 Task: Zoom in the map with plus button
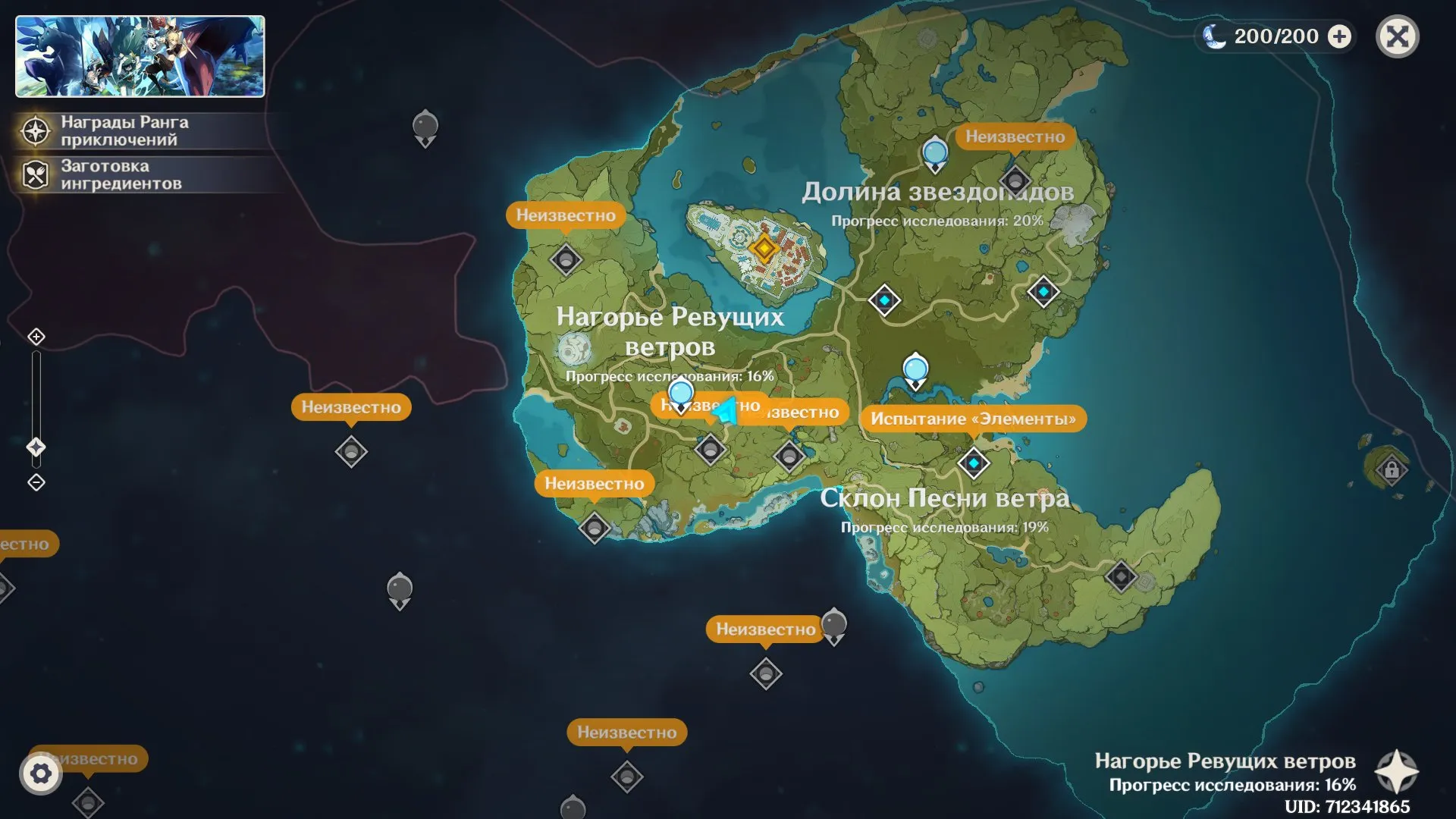pos(36,337)
